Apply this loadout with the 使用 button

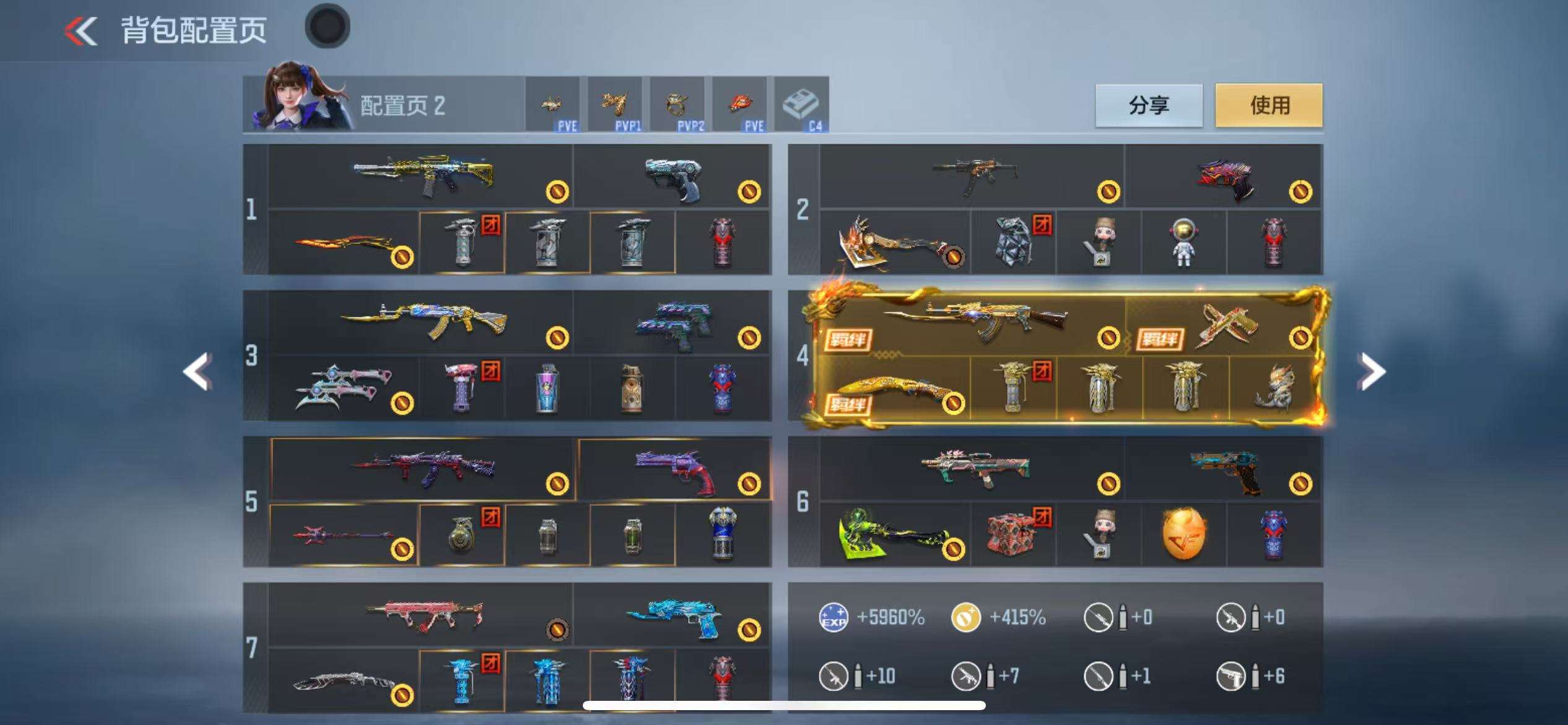1269,105
